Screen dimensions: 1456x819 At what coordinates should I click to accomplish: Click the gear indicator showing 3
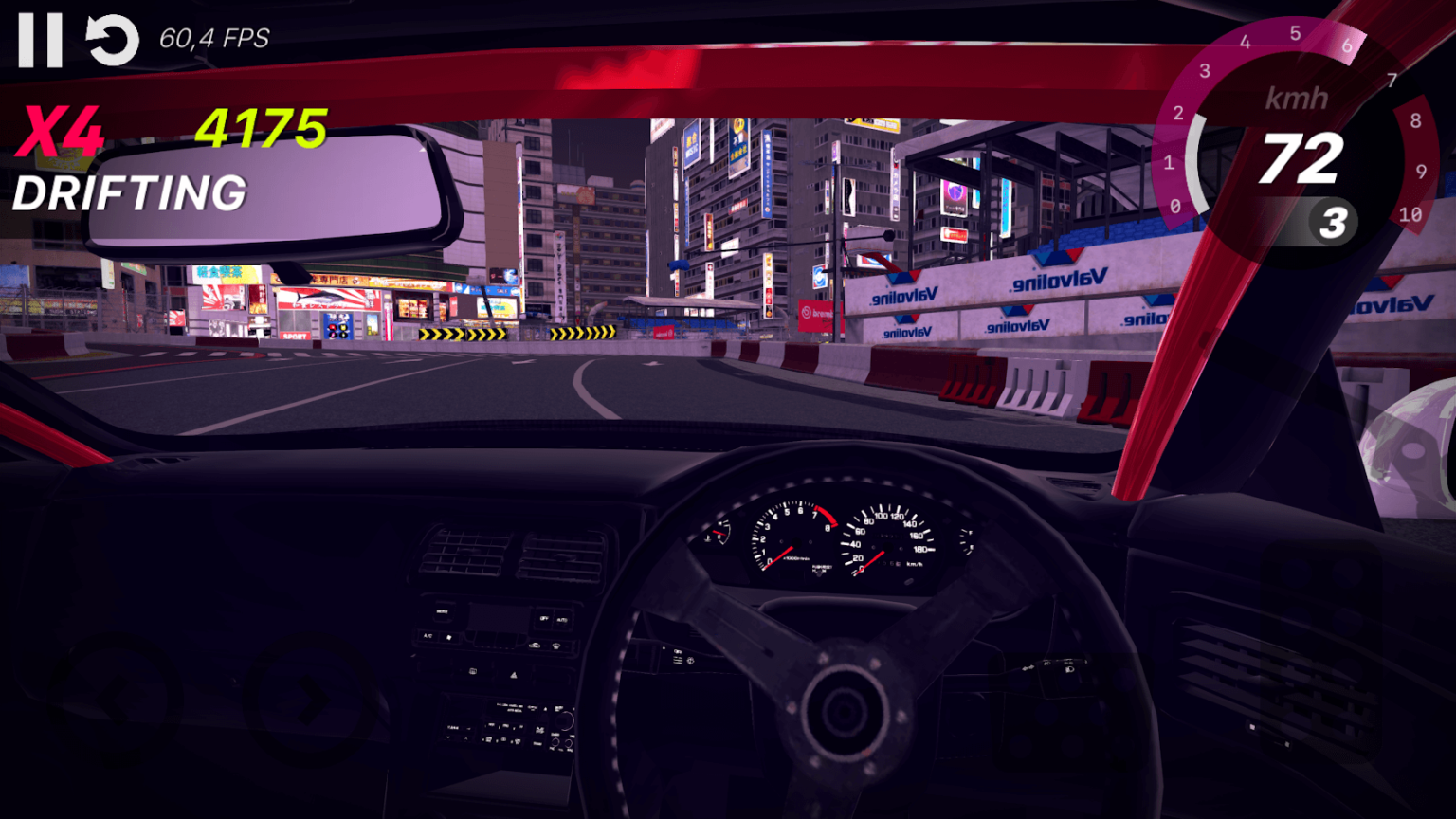1335,223
